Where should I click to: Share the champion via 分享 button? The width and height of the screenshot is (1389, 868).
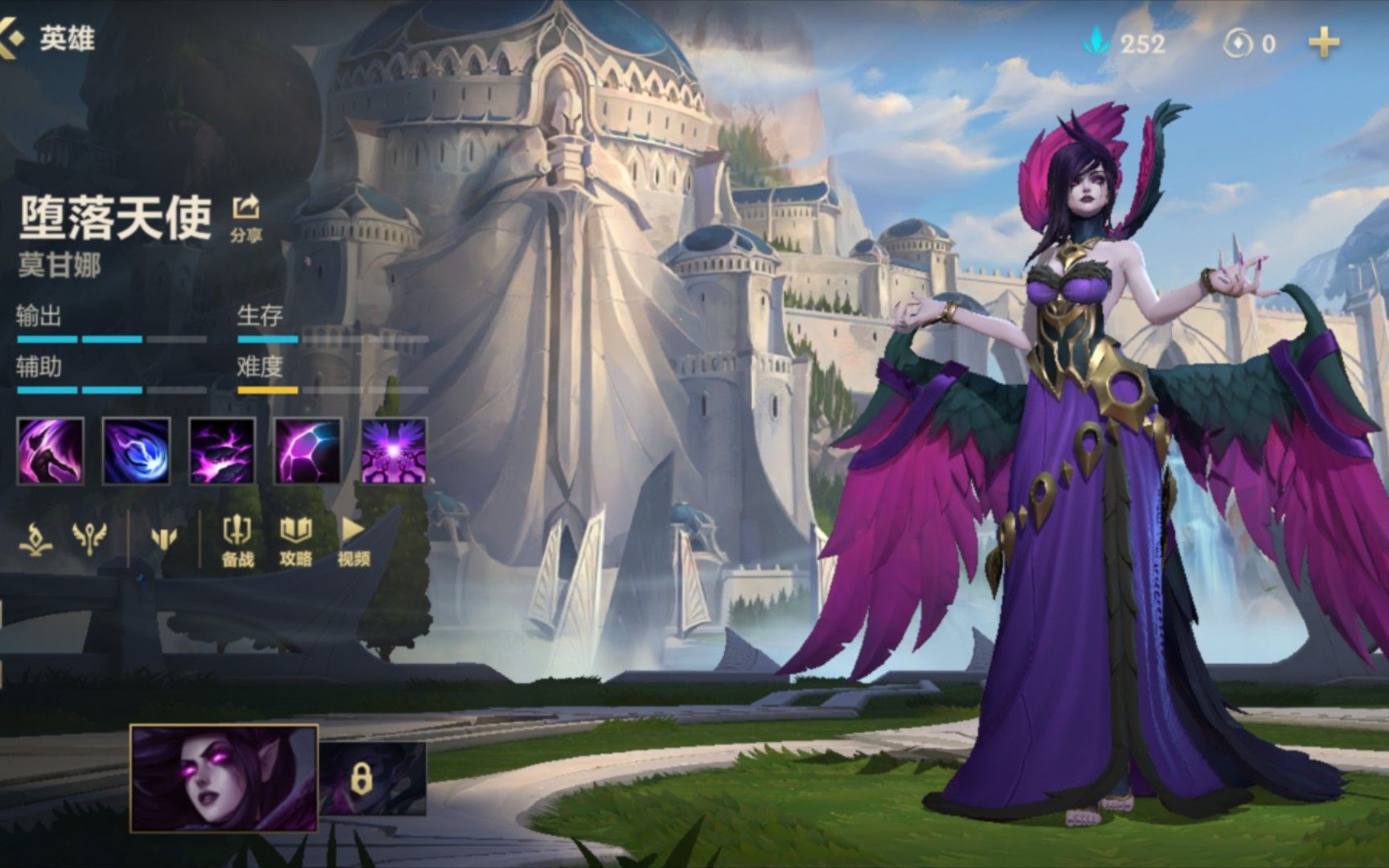tap(246, 216)
